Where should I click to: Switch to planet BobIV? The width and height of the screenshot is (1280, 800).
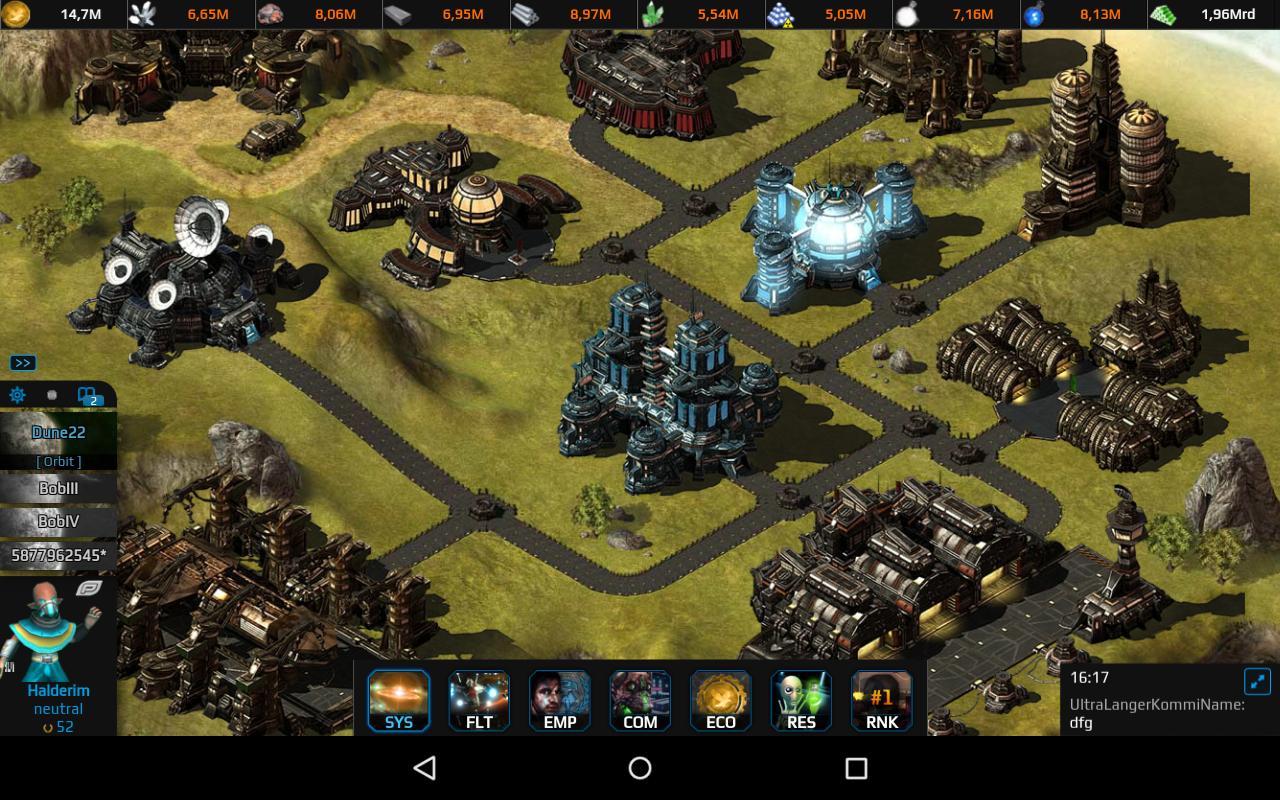[58, 522]
